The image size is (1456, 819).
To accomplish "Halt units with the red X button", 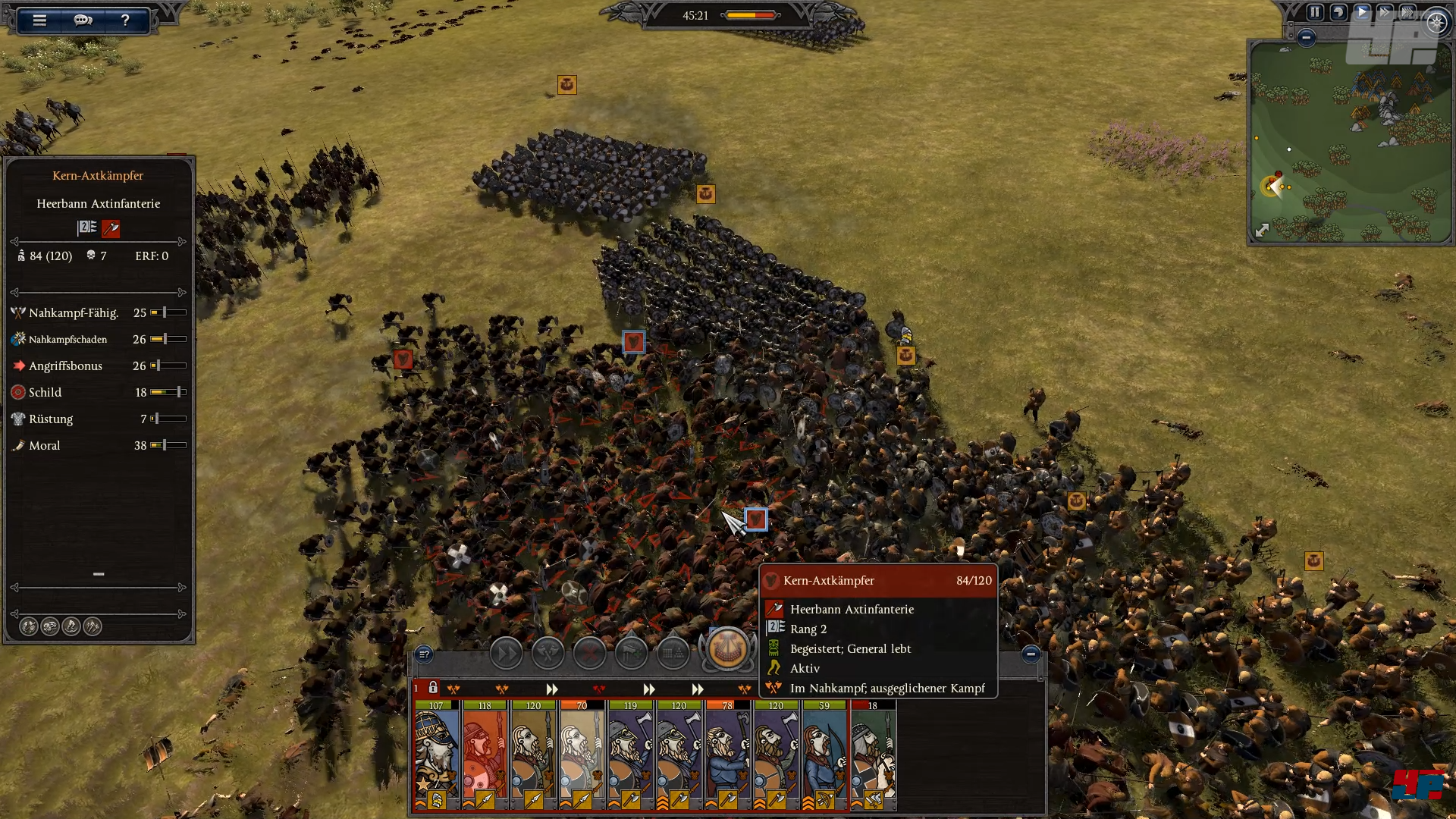I will pyautogui.click(x=589, y=653).
